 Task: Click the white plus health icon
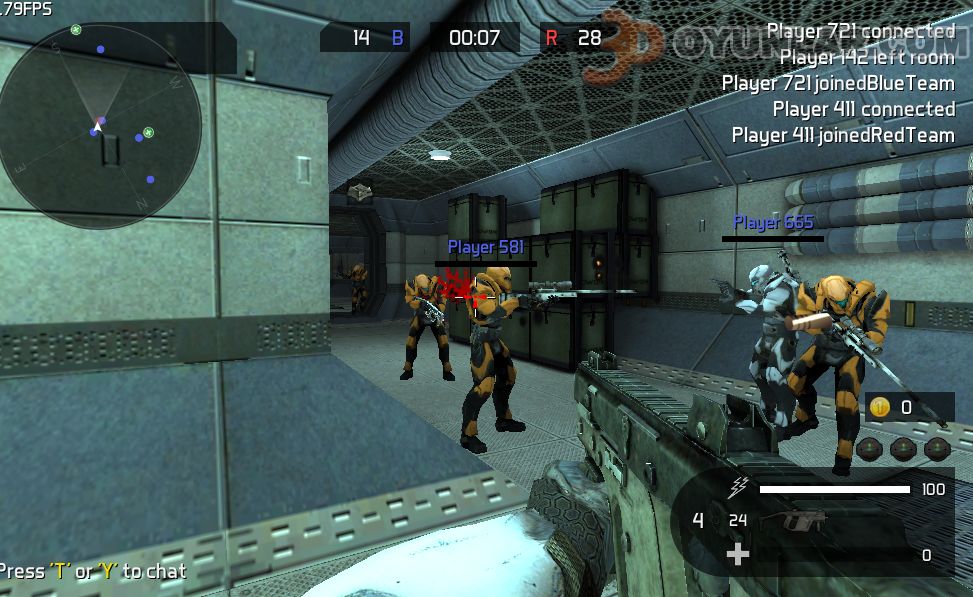737,554
